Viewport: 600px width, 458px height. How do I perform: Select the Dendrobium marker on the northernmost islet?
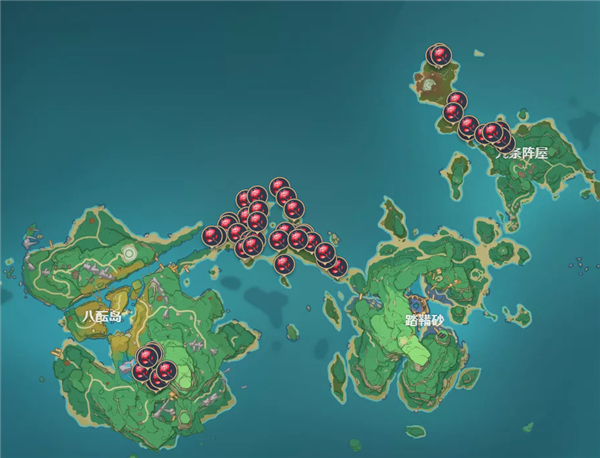pyautogui.click(x=439, y=56)
